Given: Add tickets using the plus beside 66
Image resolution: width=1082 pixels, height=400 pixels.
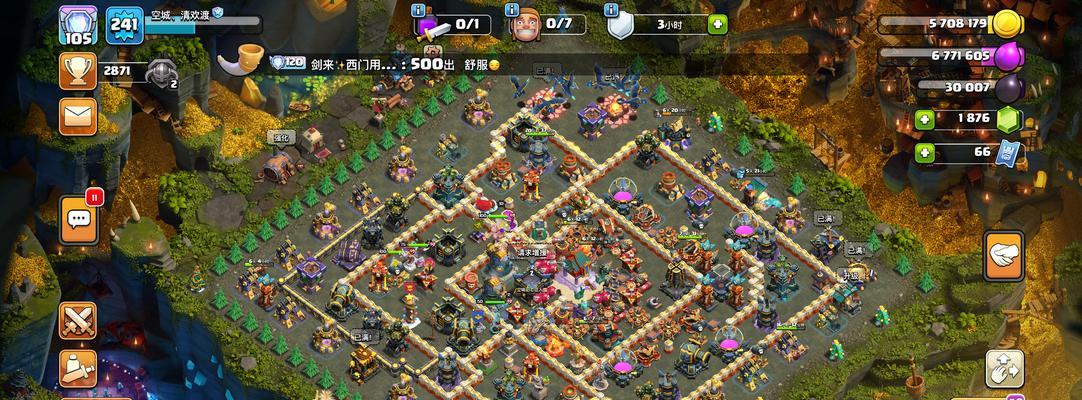Looking at the screenshot, I should (x=925, y=152).
